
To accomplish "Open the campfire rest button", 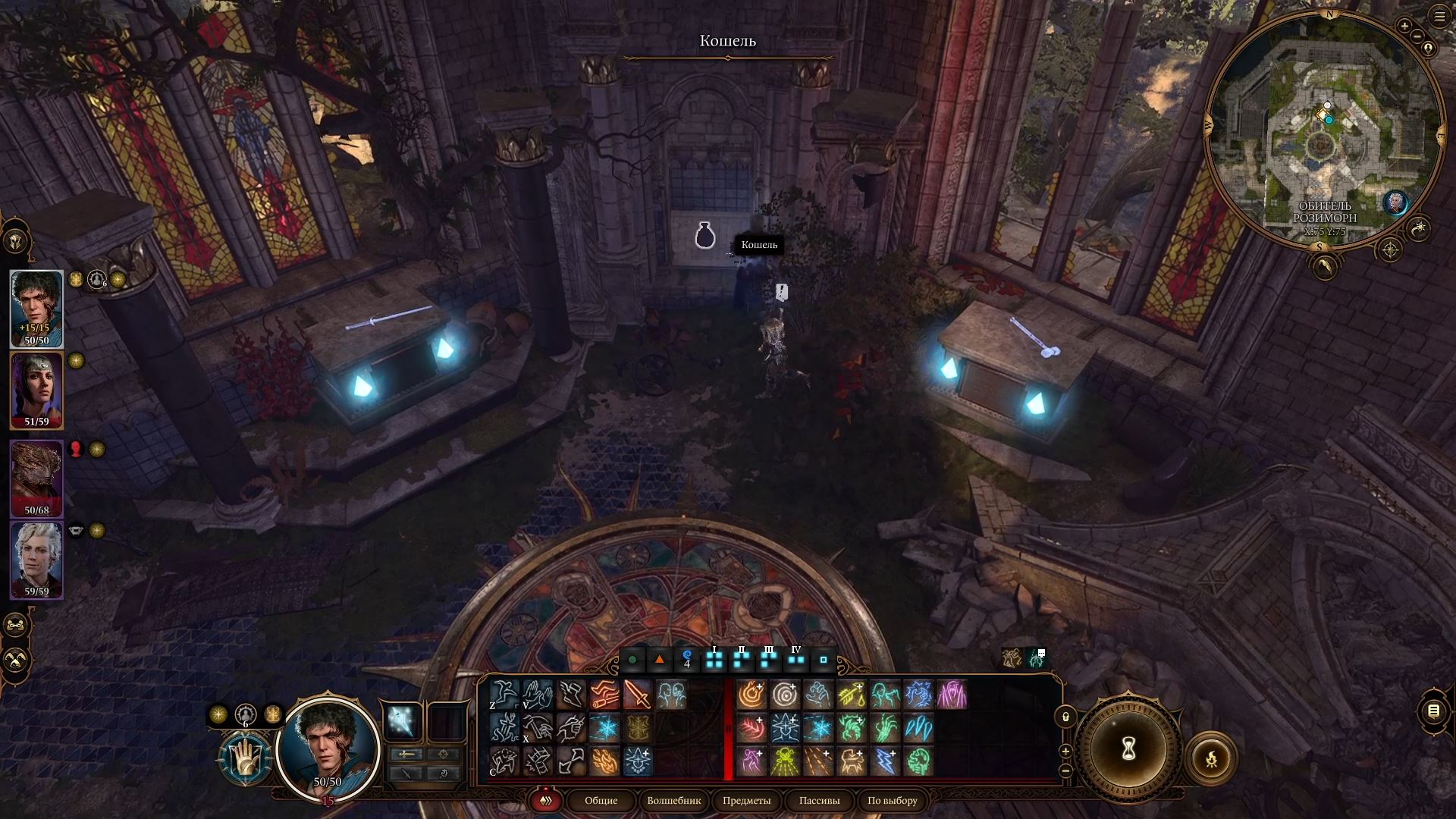I will point(1210,758).
